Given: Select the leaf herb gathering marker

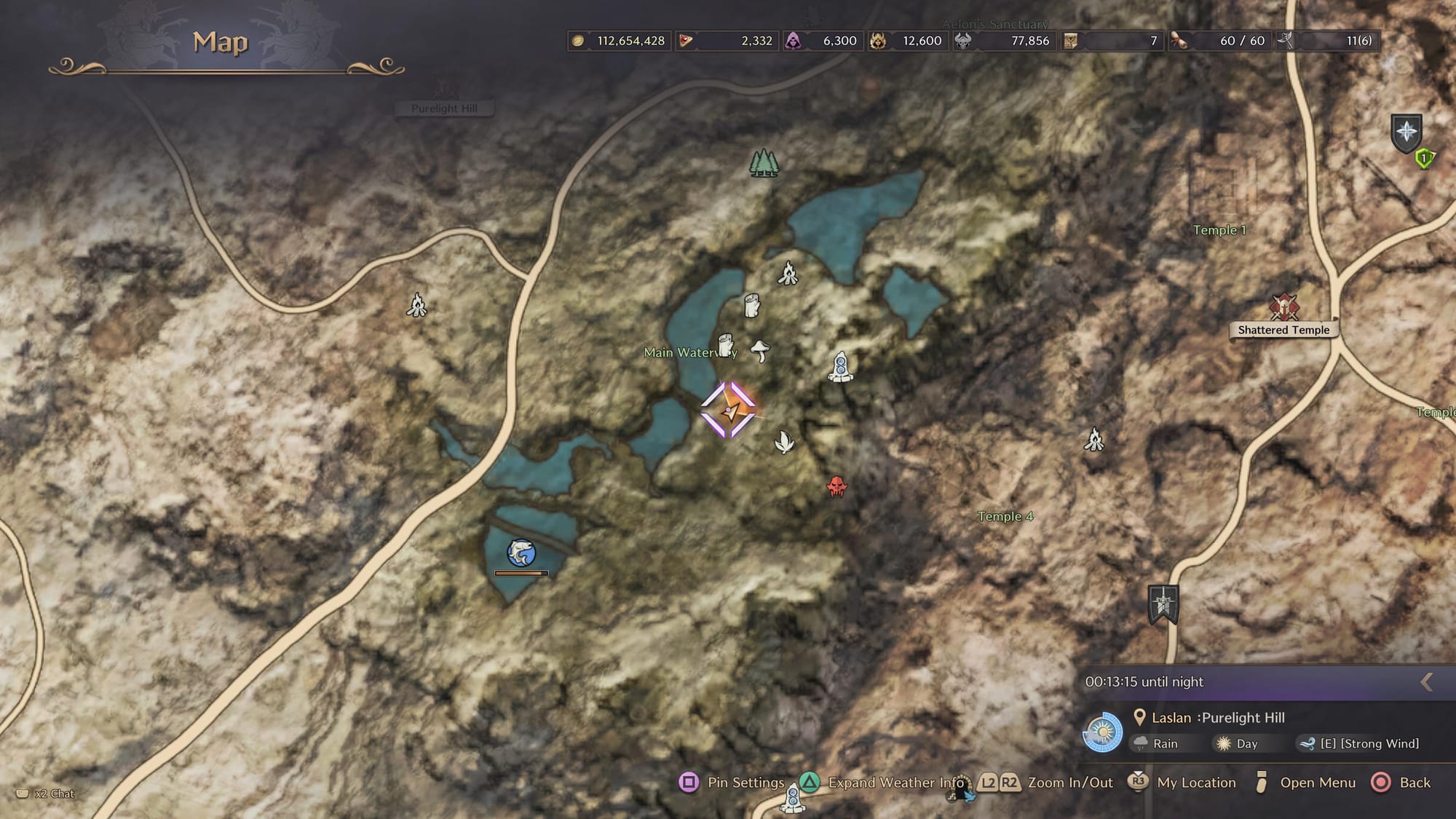Looking at the screenshot, I should (x=784, y=442).
